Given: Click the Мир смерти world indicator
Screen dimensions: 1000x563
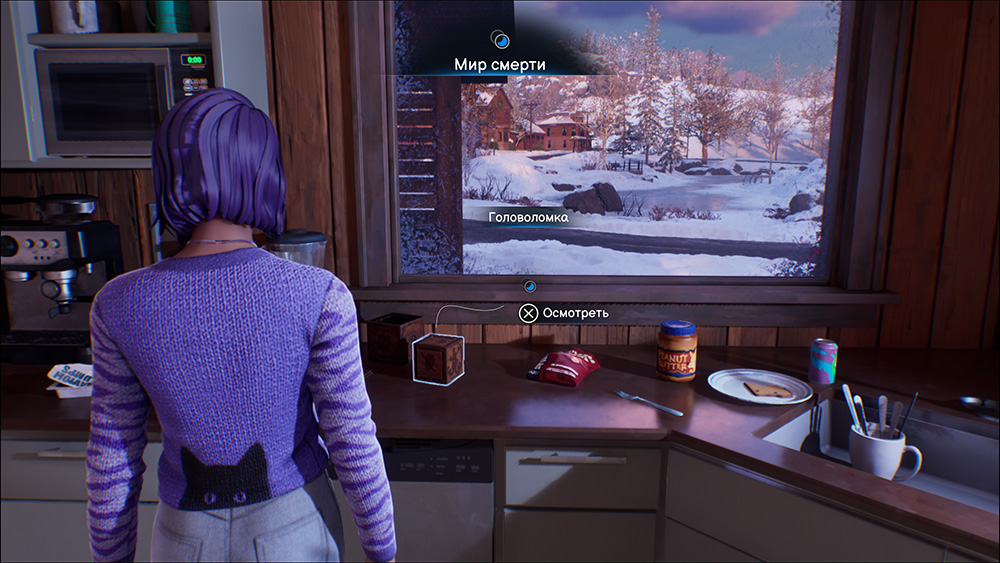Looking at the screenshot, I should pyautogui.click(x=500, y=64).
